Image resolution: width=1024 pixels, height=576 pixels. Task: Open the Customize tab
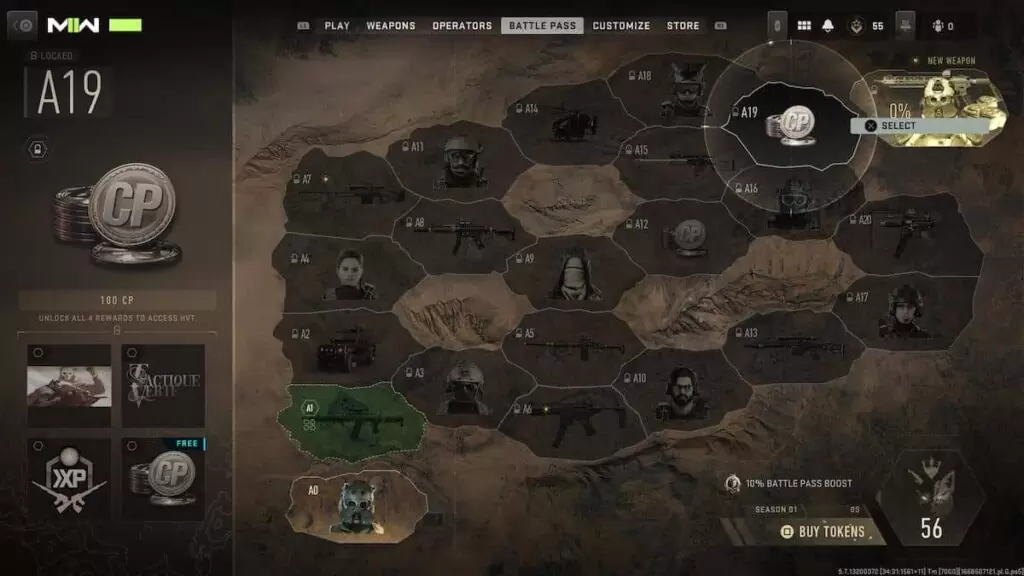[x=621, y=26]
